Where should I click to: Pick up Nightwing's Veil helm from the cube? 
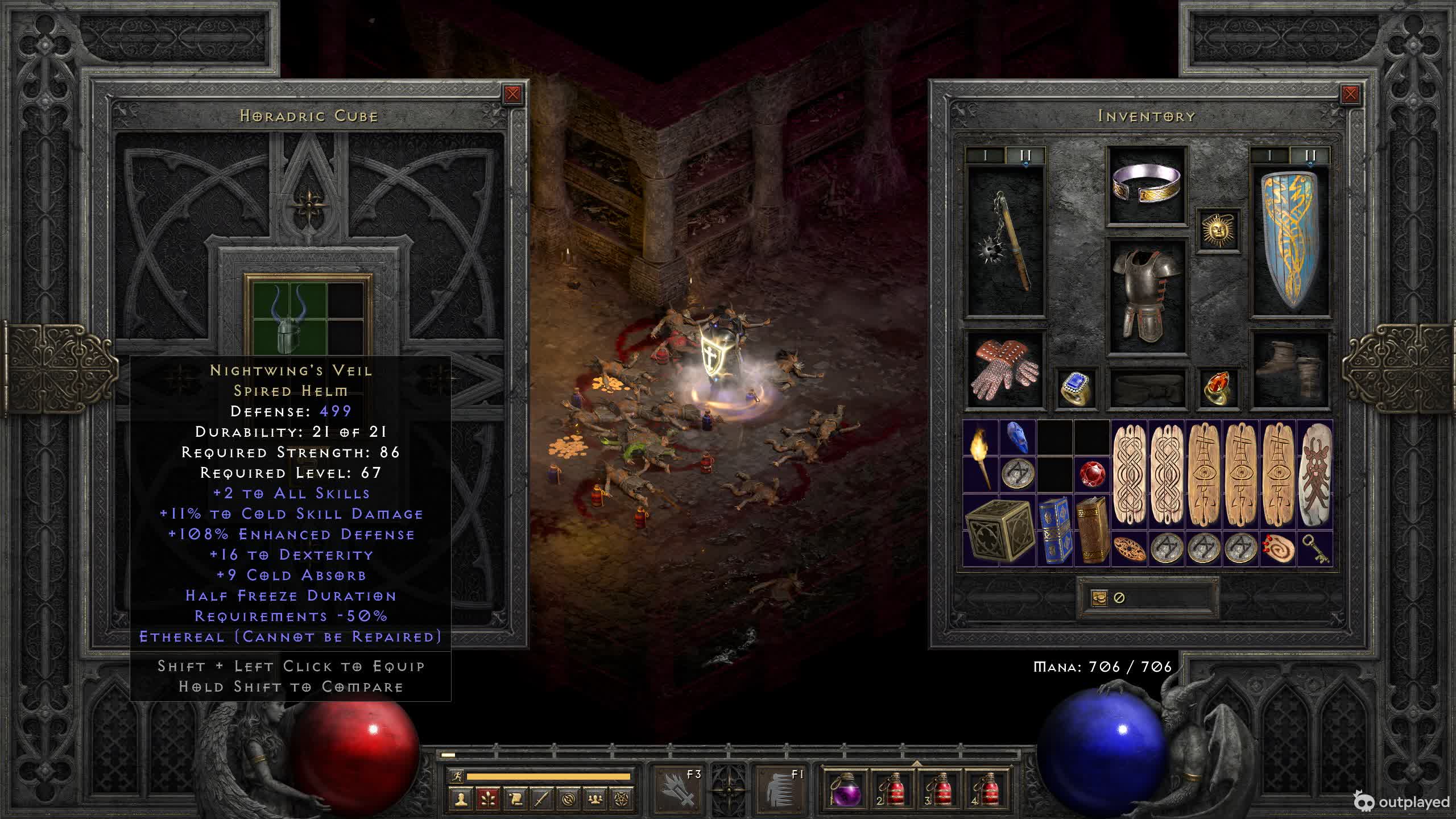click(289, 317)
